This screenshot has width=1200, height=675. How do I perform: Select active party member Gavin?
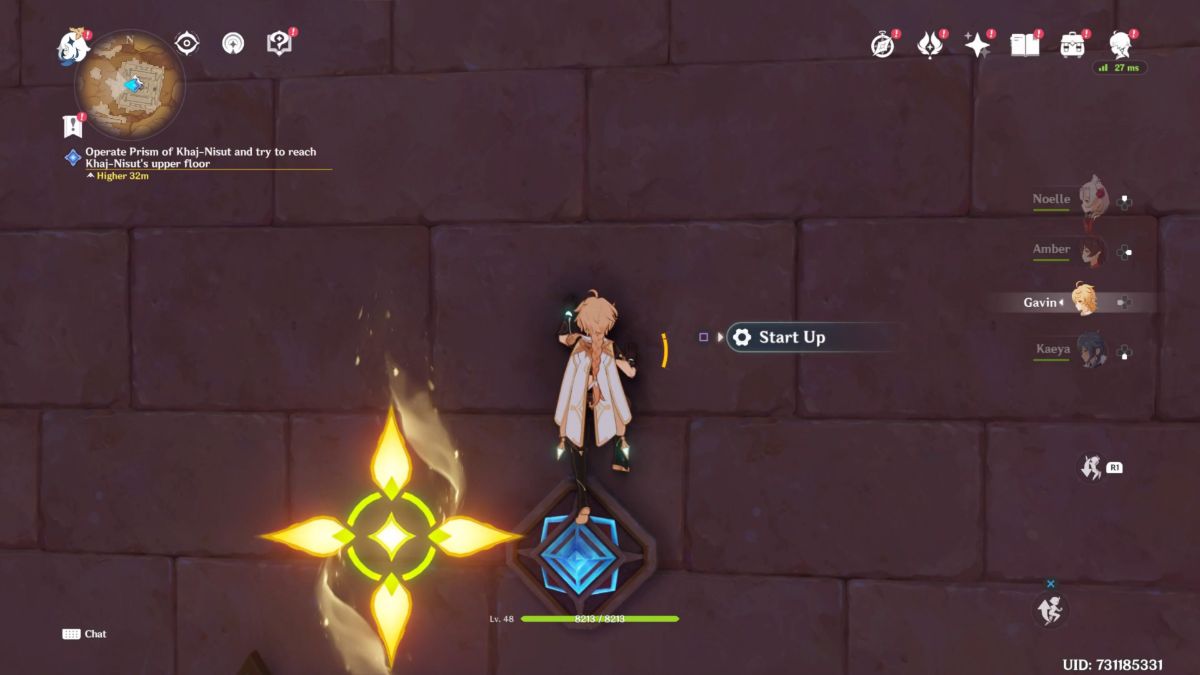tap(1083, 301)
